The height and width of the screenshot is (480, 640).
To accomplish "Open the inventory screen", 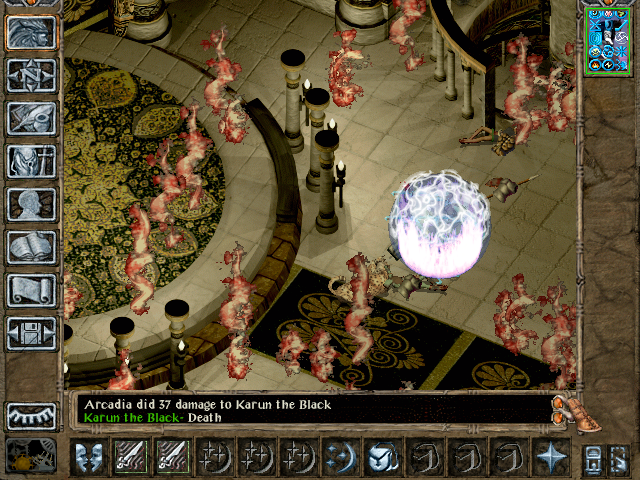I will 31,161.
